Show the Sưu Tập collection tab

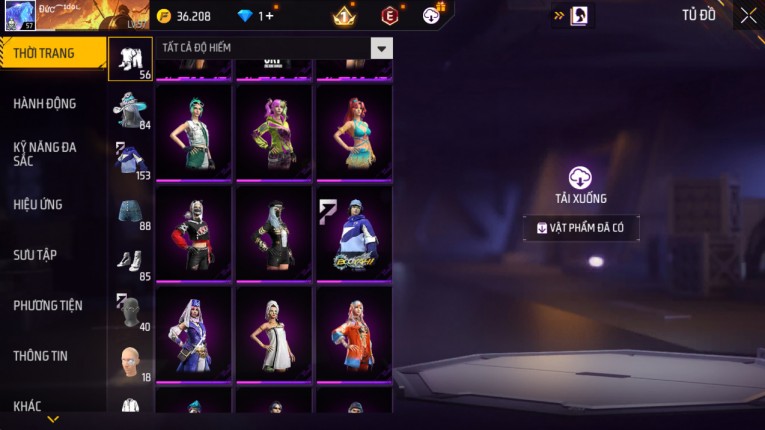click(35, 255)
